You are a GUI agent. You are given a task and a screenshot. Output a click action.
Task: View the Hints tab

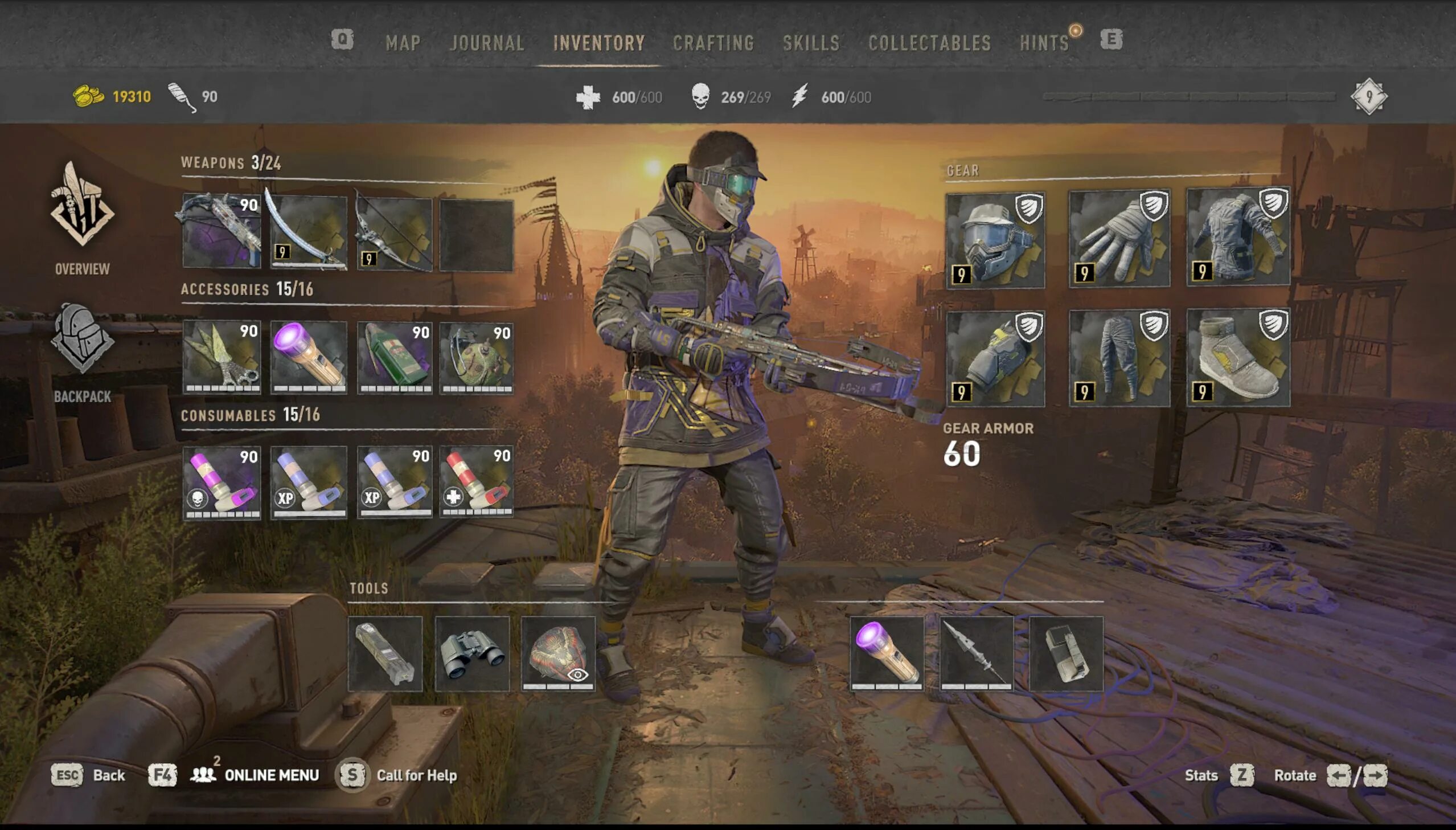click(1044, 43)
